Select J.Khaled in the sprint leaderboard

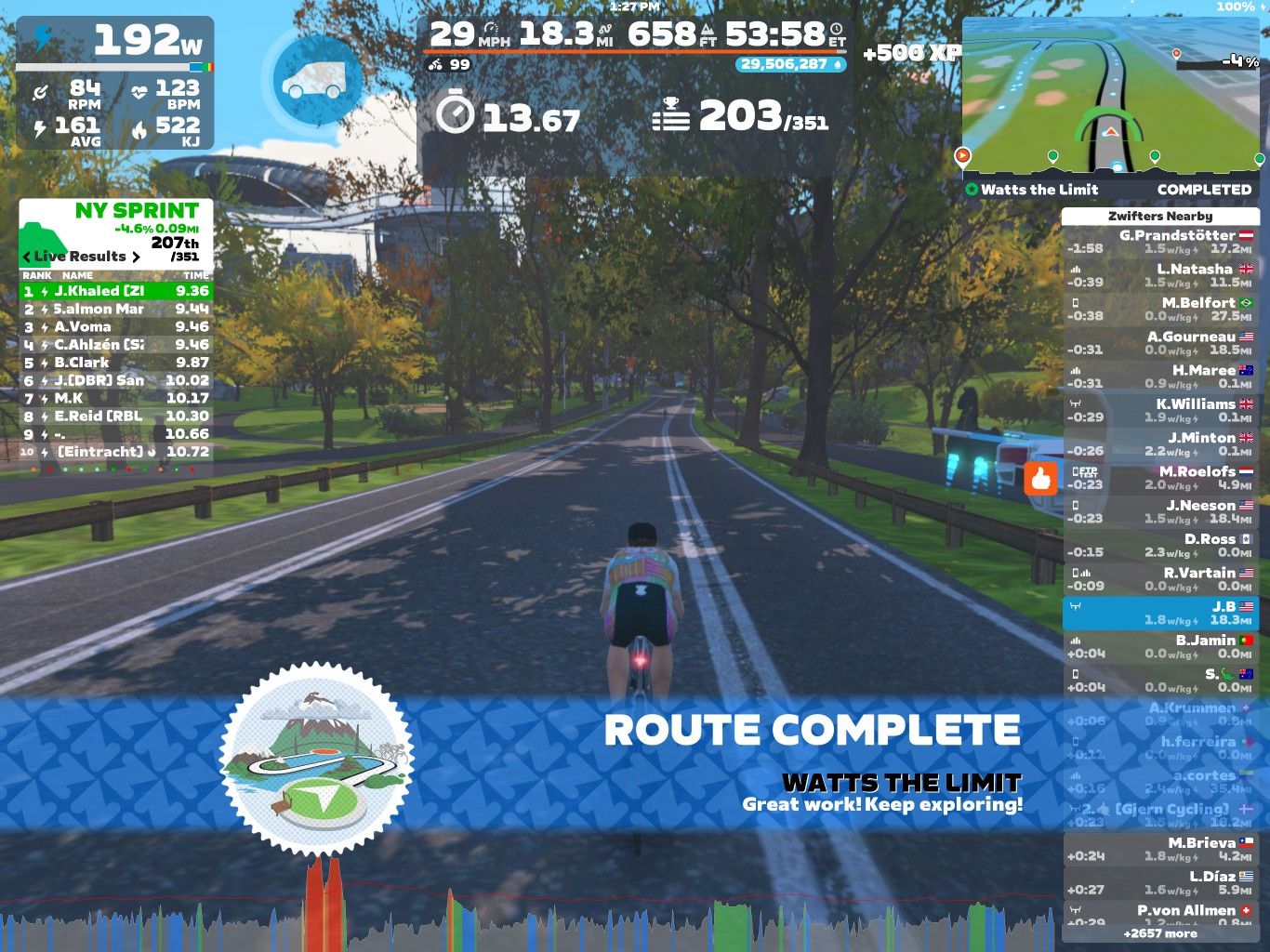(x=116, y=291)
